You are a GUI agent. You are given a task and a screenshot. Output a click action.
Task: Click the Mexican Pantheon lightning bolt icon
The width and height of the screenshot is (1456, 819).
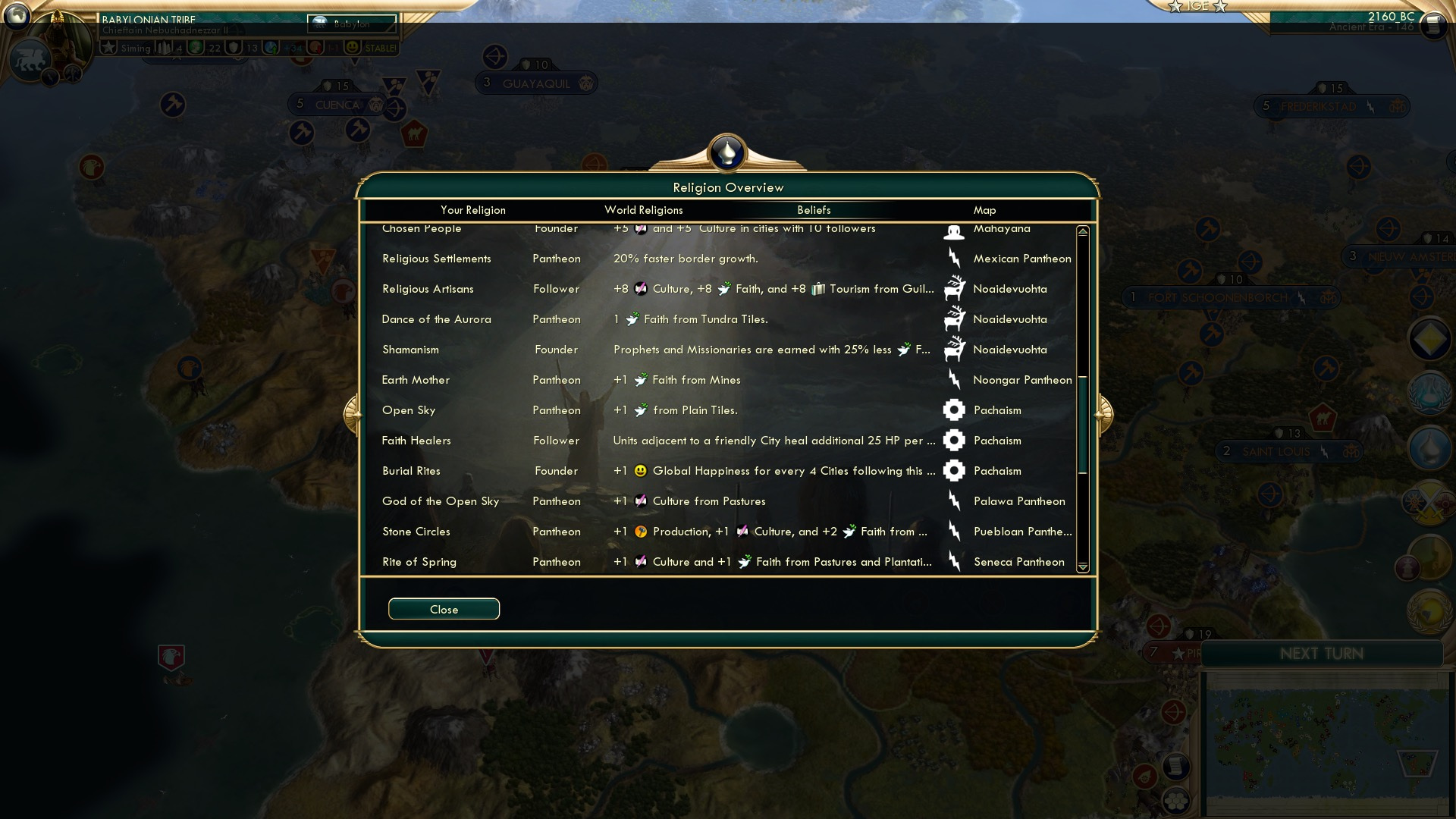click(954, 259)
